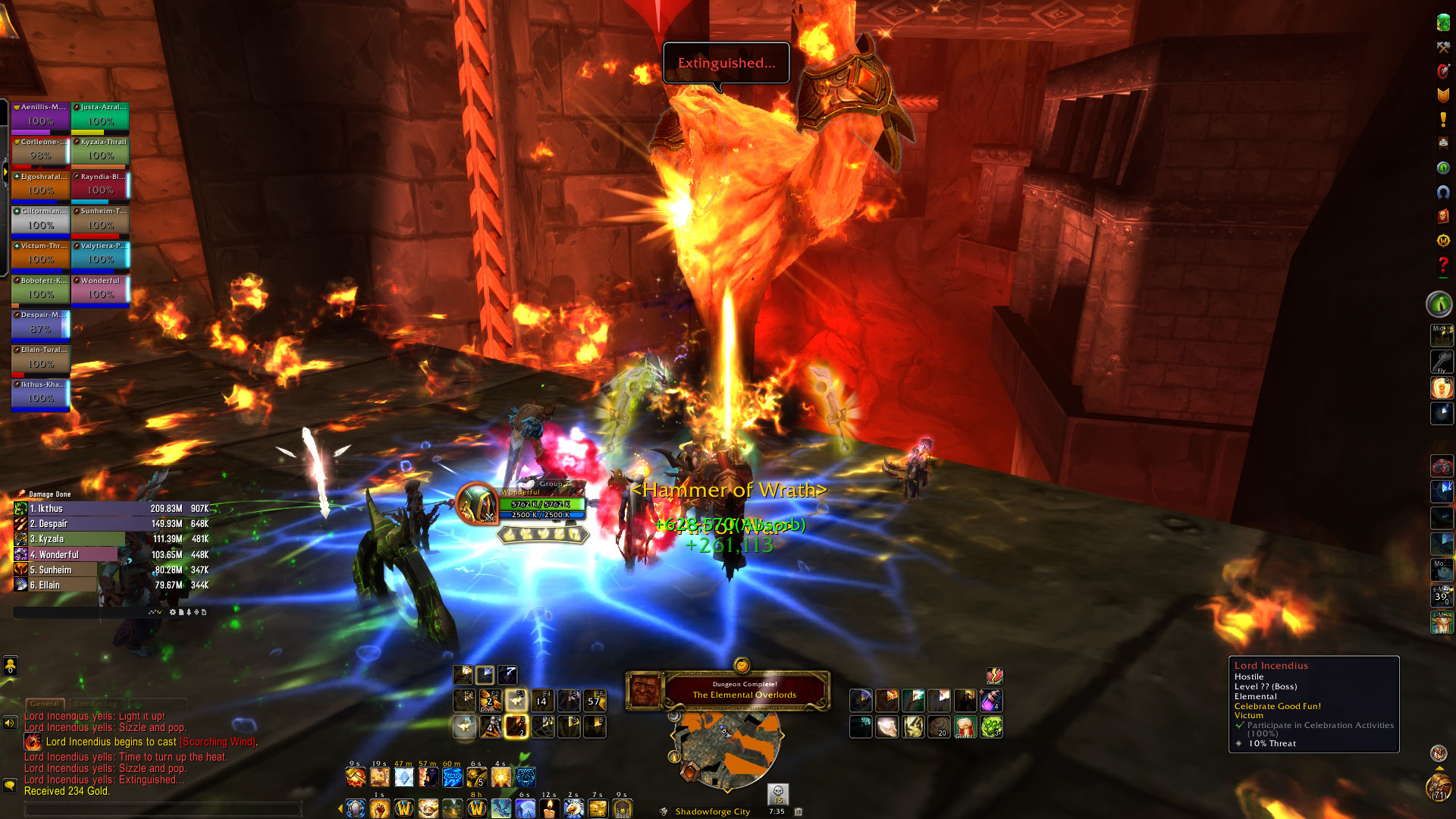Click the skull dungeon difficulty indicator
This screenshot has height=819, width=1456.
coord(778,792)
